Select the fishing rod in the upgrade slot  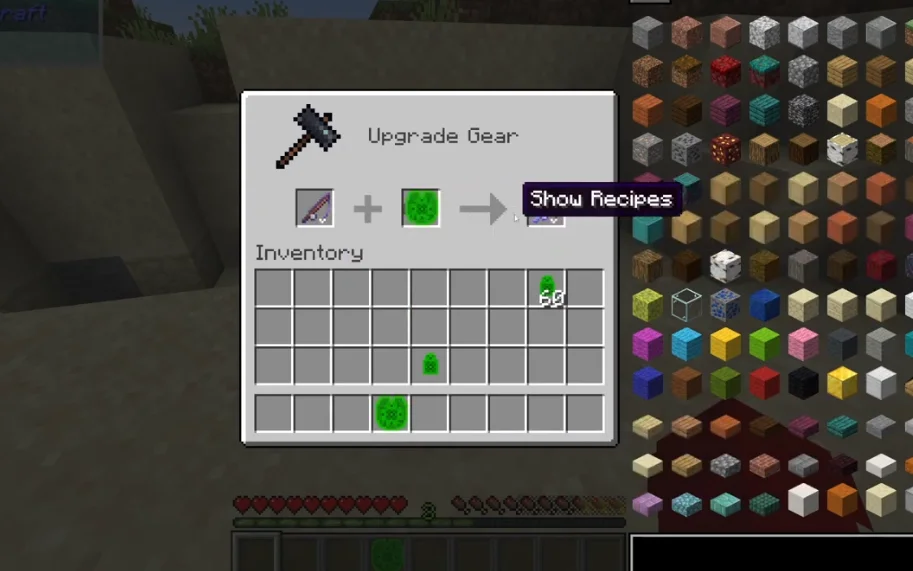pos(314,208)
